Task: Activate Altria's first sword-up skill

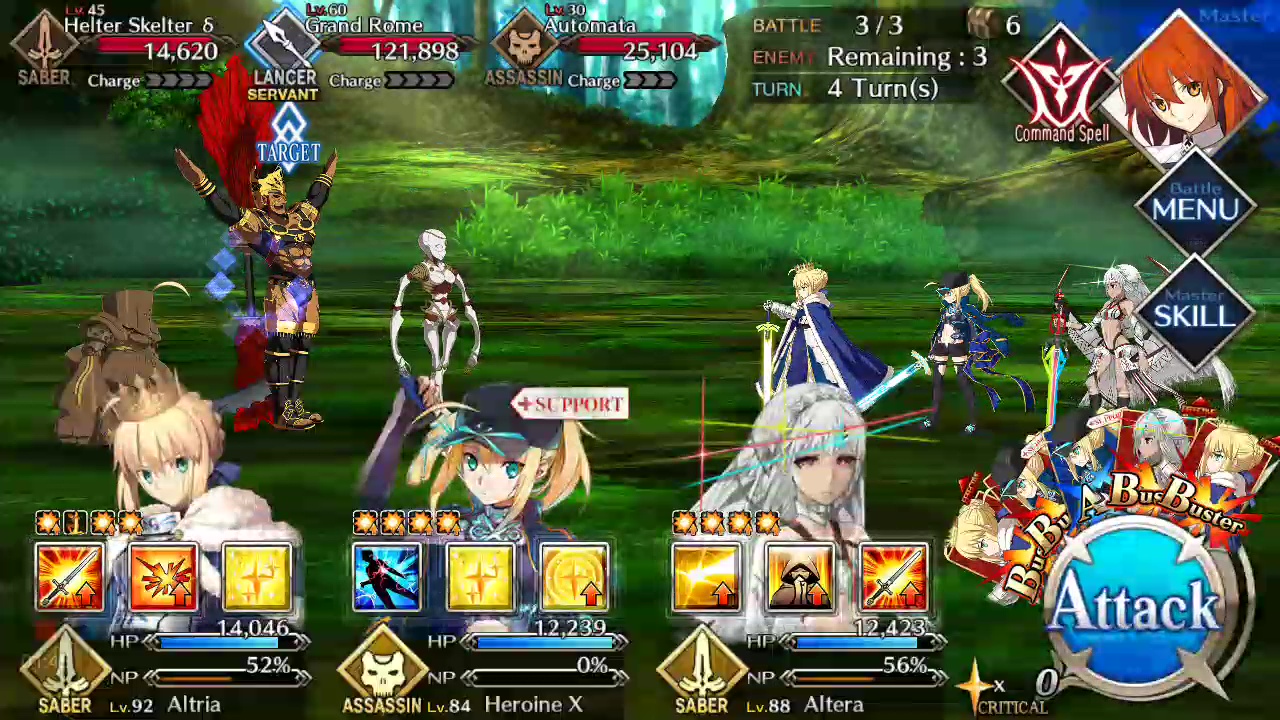Action: pyautogui.click(x=69, y=577)
